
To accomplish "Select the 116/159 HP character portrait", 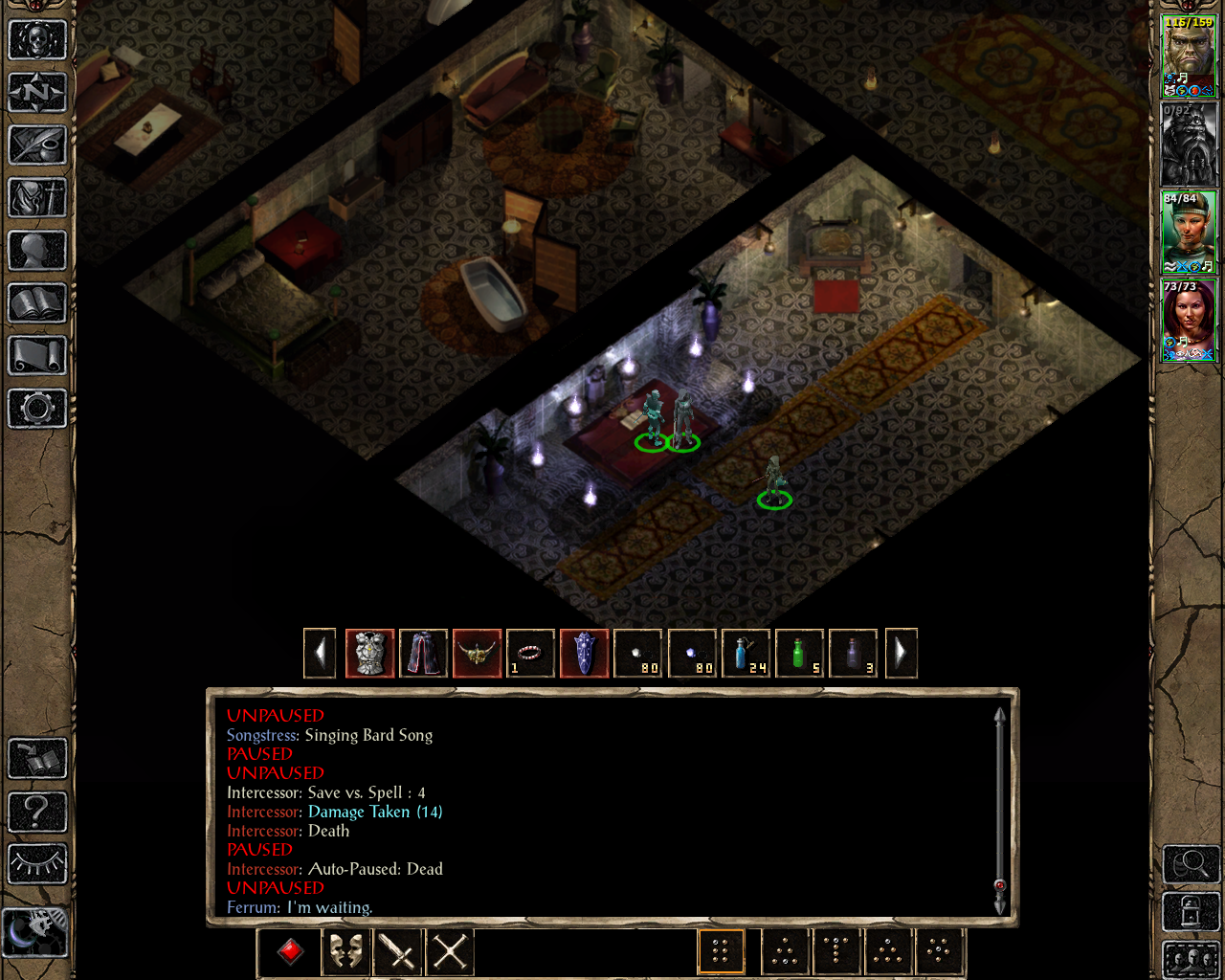I will coord(1189,53).
